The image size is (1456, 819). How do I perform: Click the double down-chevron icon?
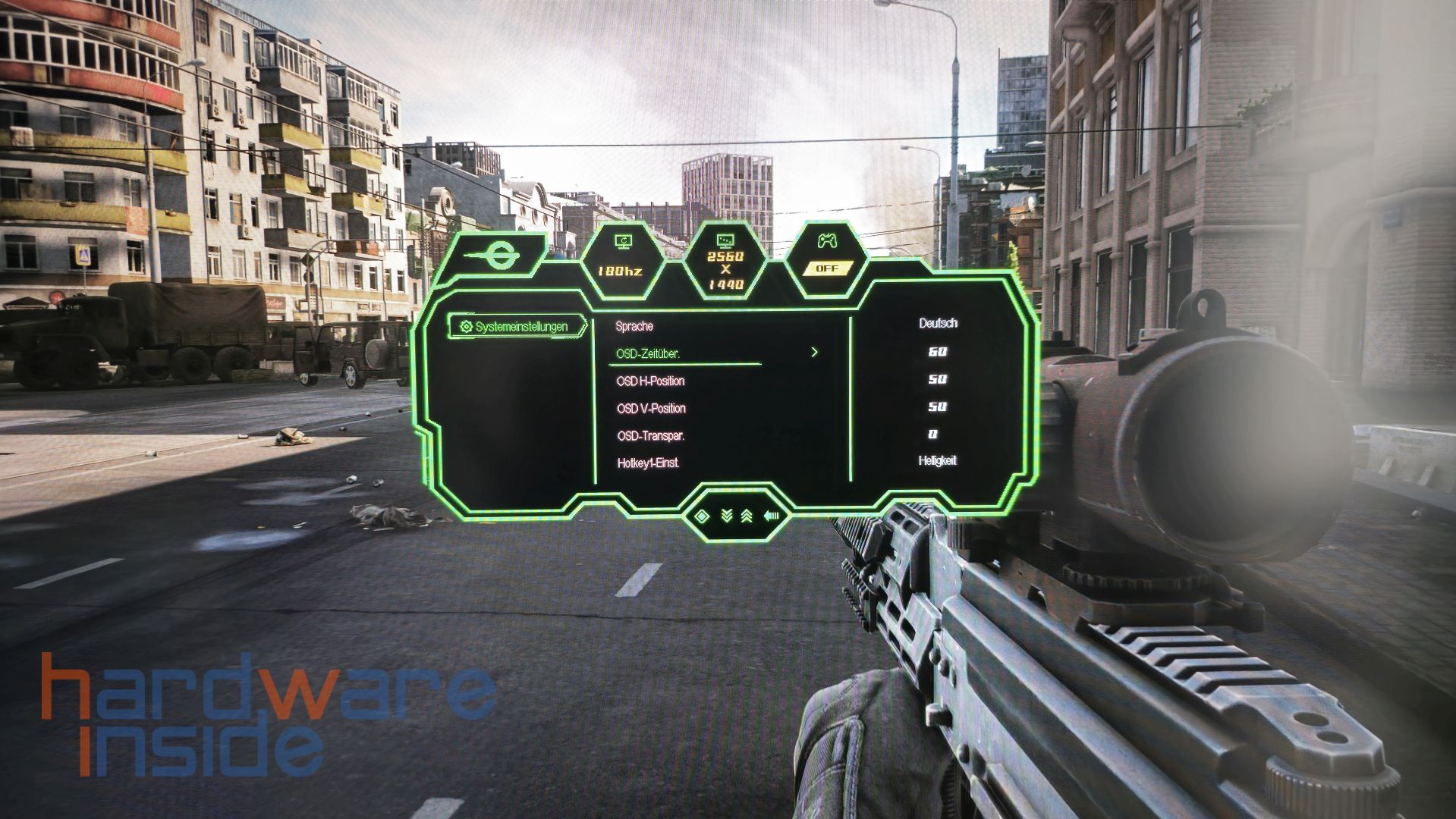point(726,516)
